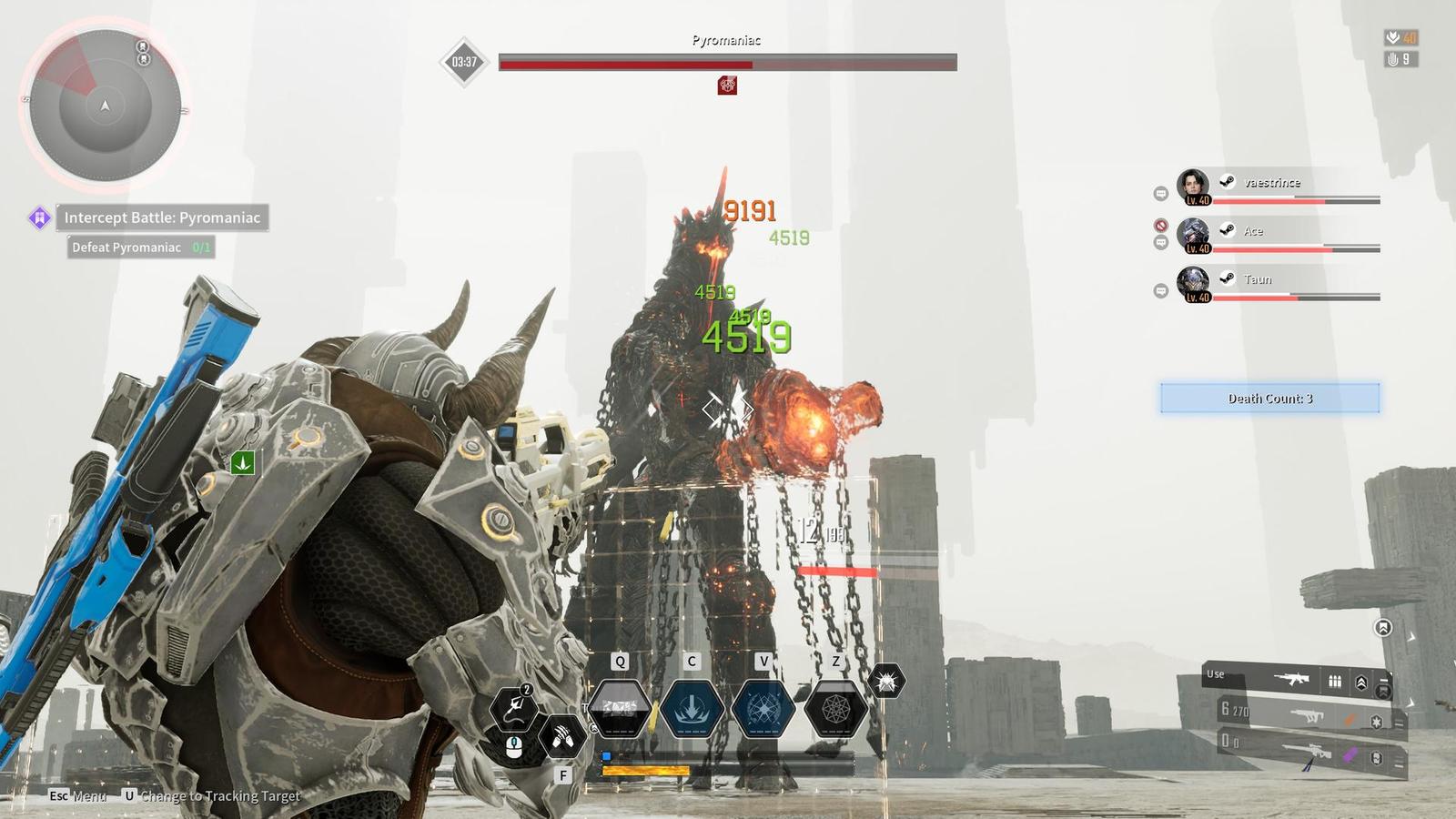This screenshot has width=1456, height=819.
Task: Open chat bubble next to Taun
Action: point(1160,291)
